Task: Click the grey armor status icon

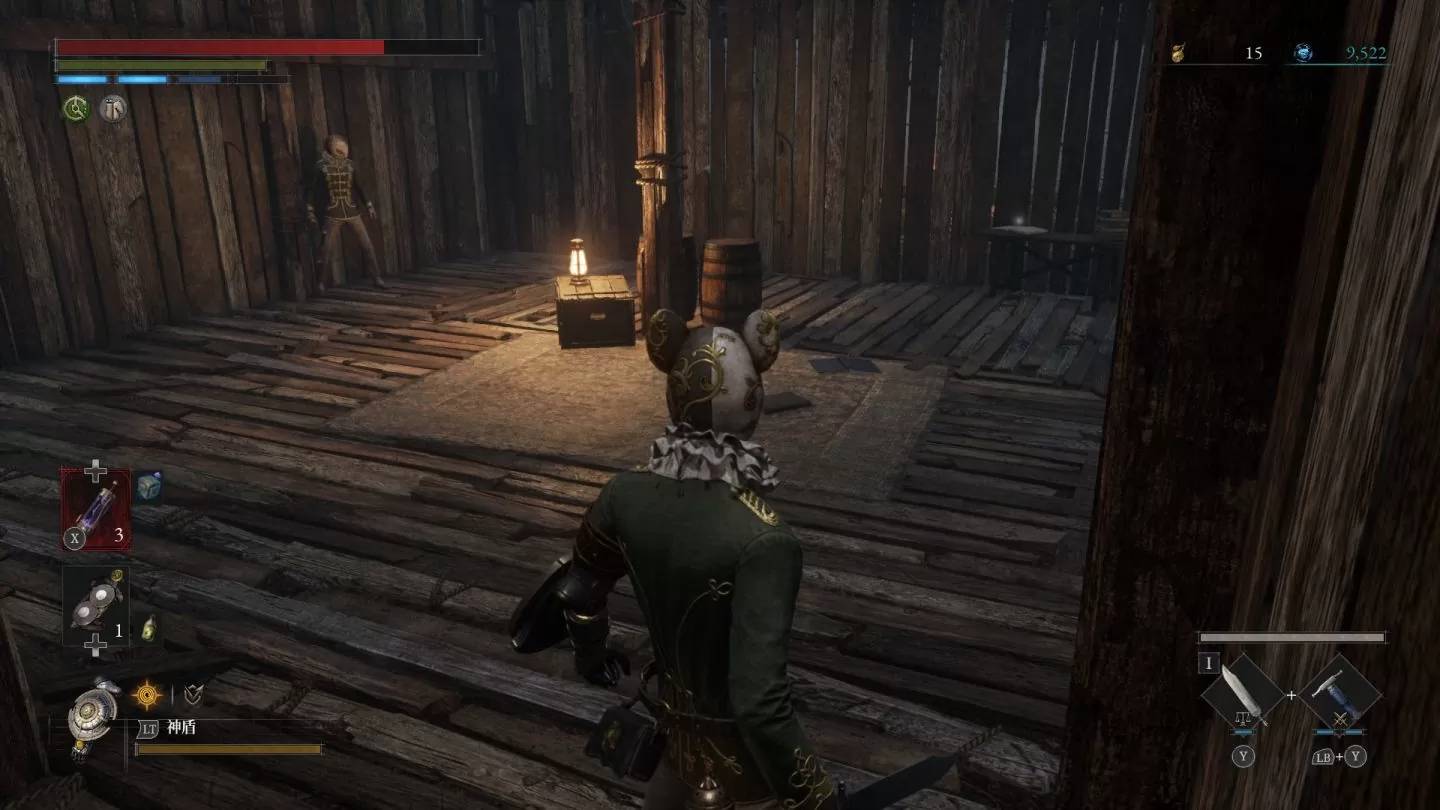Action: pyautogui.click(x=112, y=108)
